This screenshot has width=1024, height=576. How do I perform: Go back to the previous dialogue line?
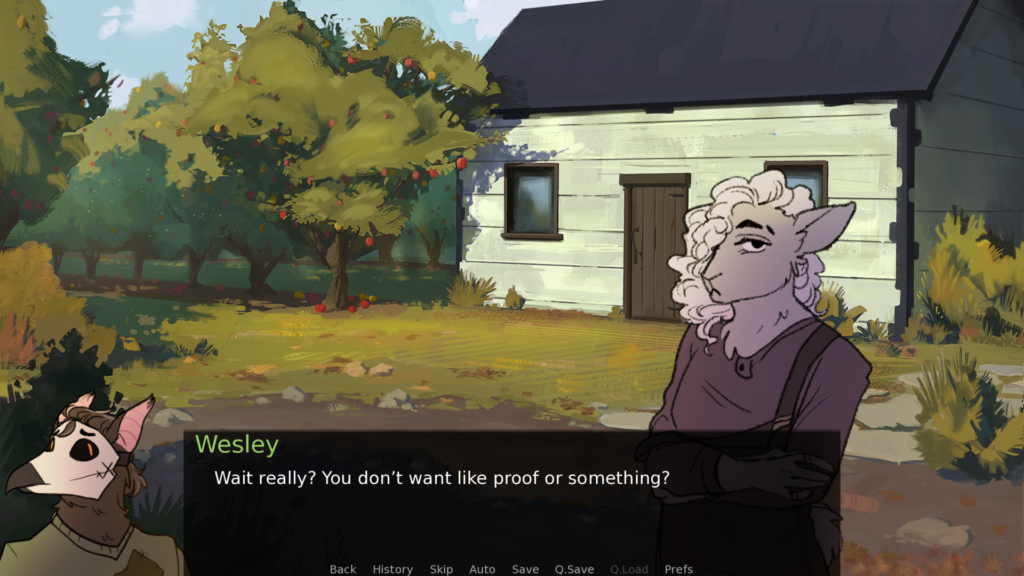tap(343, 569)
